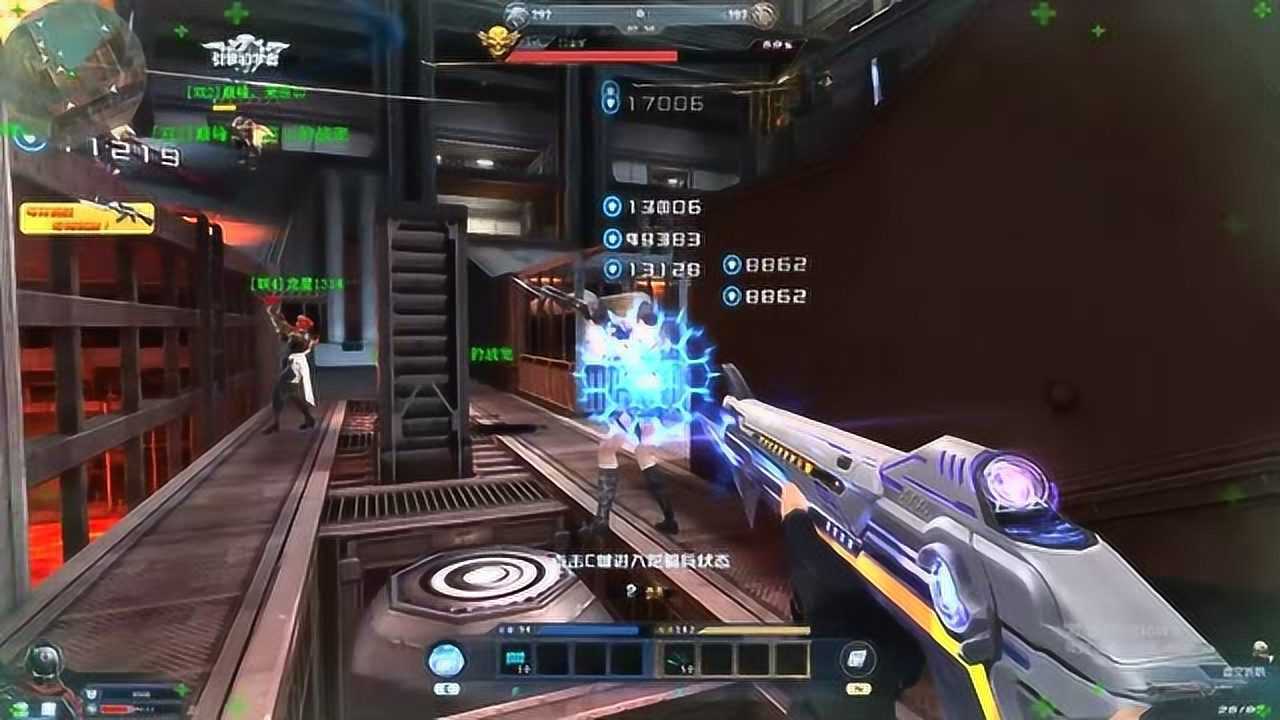Select the cyan item hotbar slot

[517, 659]
